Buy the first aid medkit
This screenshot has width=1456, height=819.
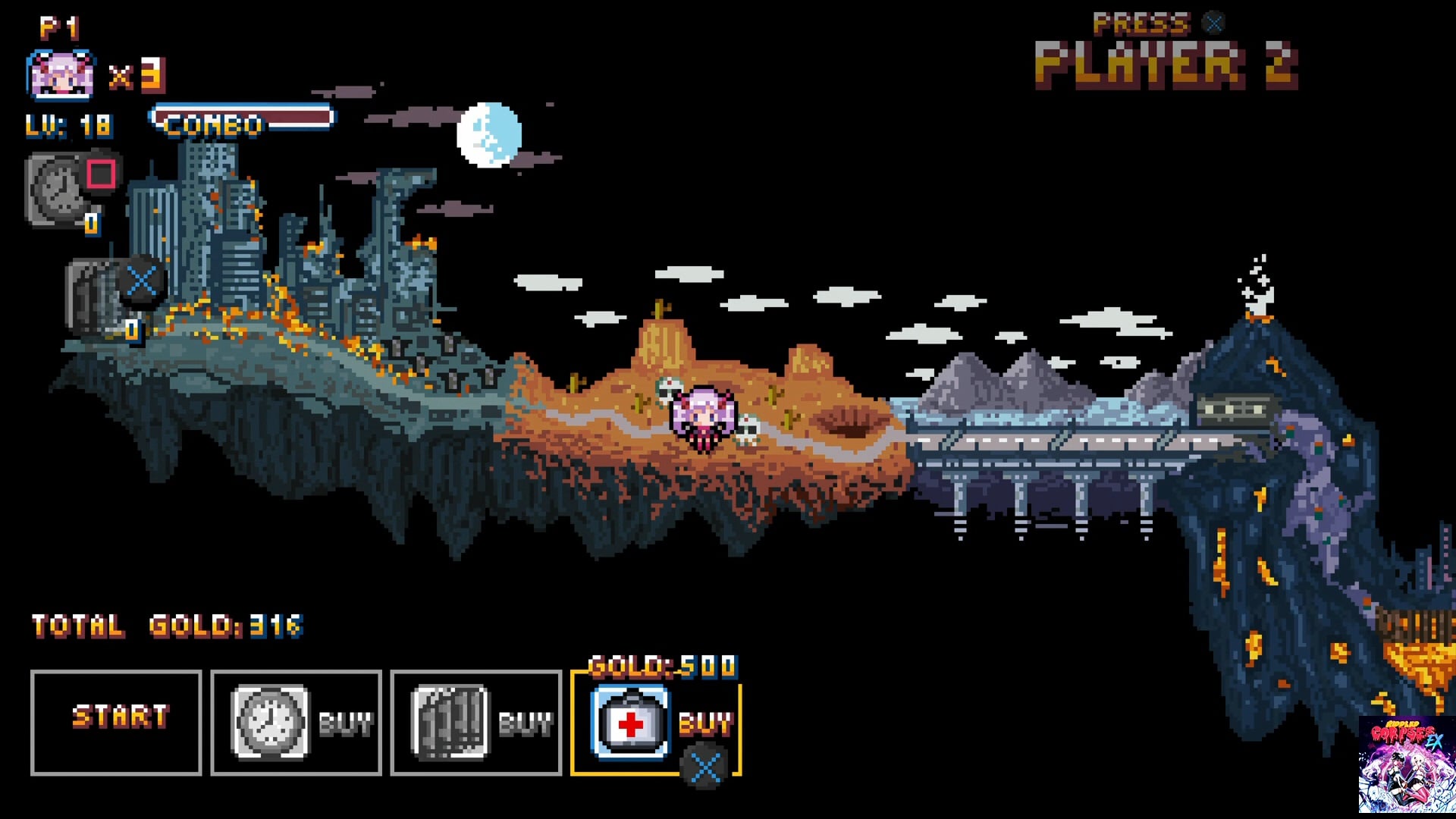(656, 722)
